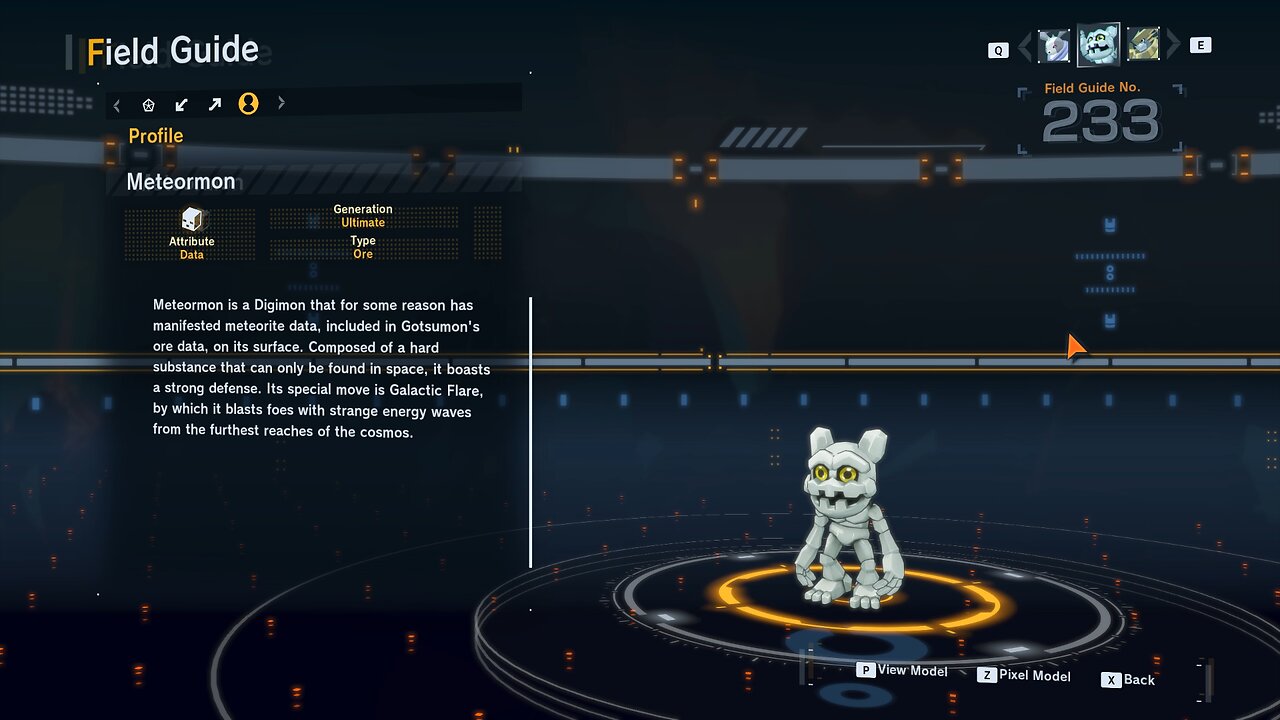Select the yellow armored Digimon thumbnail
Viewport: 1280px width, 720px height.
coord(1143,45)
